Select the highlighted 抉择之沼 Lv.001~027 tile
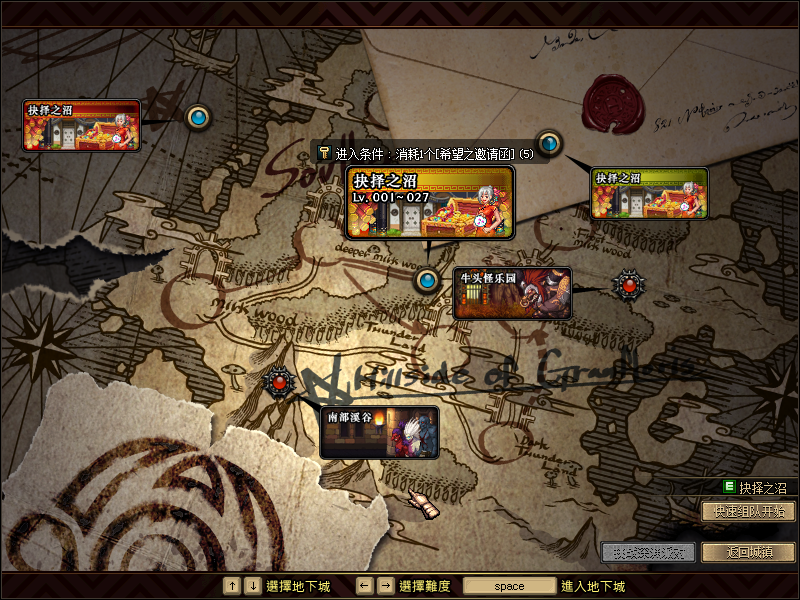 (430, 203)
